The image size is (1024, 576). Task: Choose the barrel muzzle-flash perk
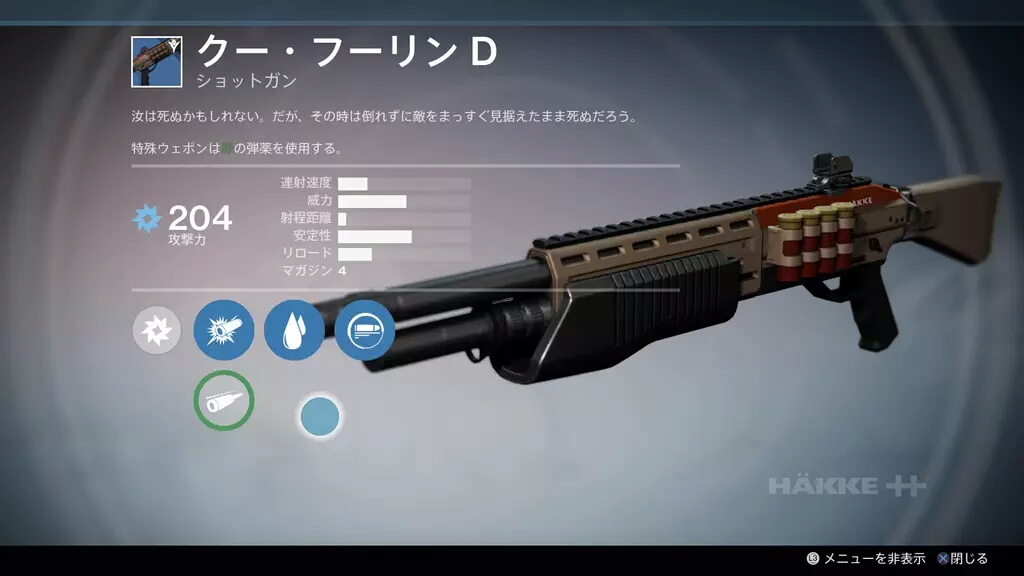223,330
